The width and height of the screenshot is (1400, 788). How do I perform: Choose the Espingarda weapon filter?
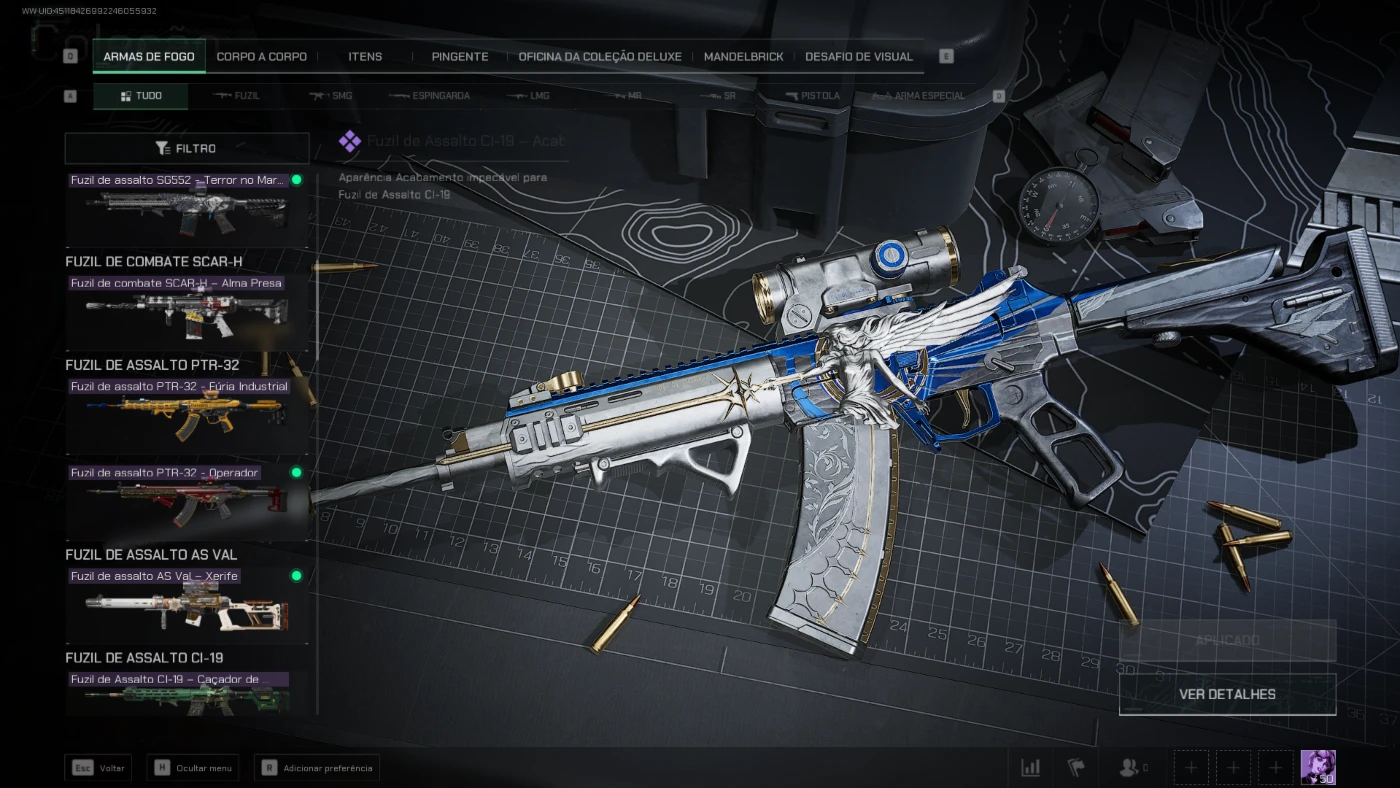tap(429, 96)
